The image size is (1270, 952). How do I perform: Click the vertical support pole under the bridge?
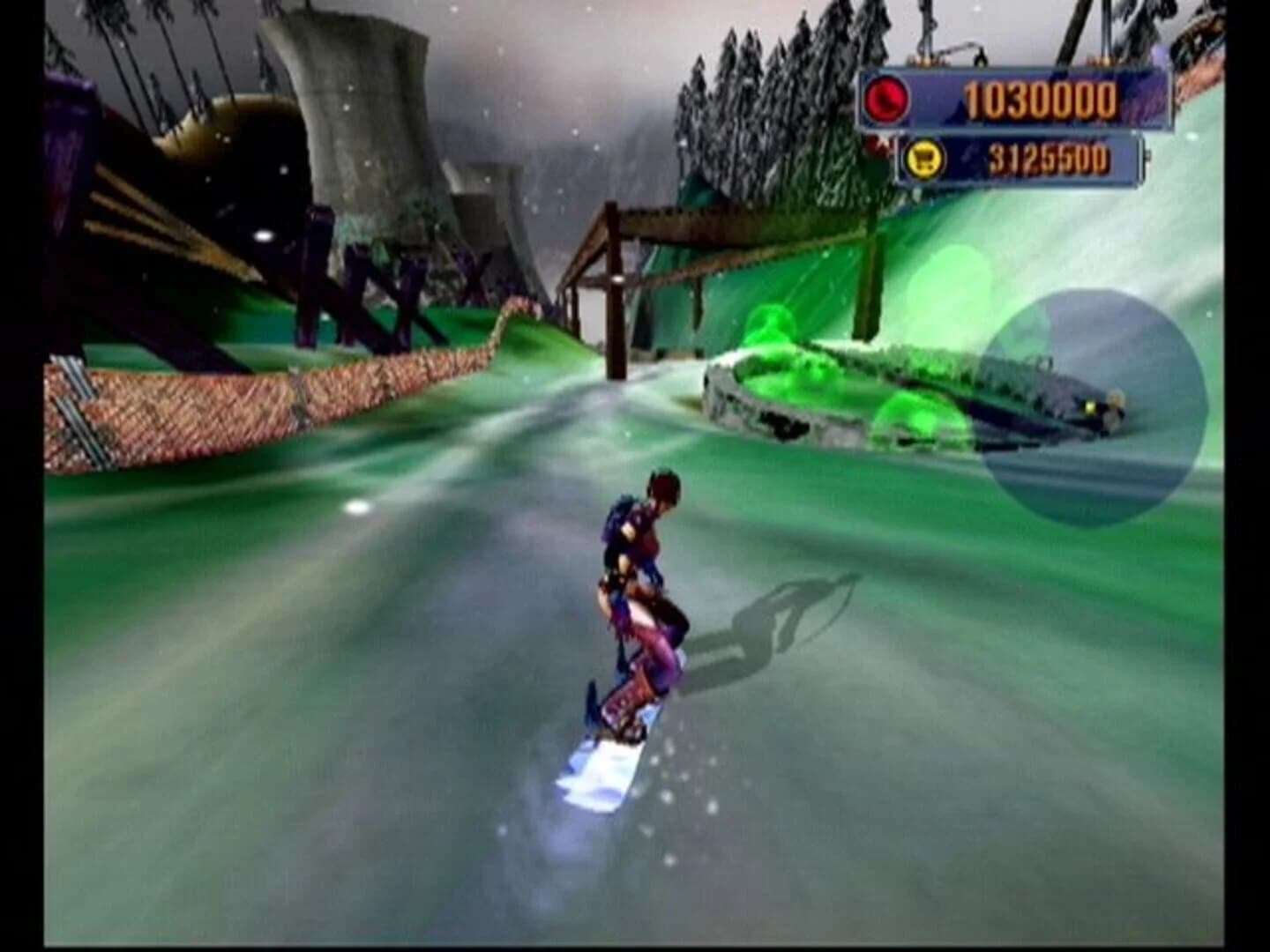[x=615, y=326]
